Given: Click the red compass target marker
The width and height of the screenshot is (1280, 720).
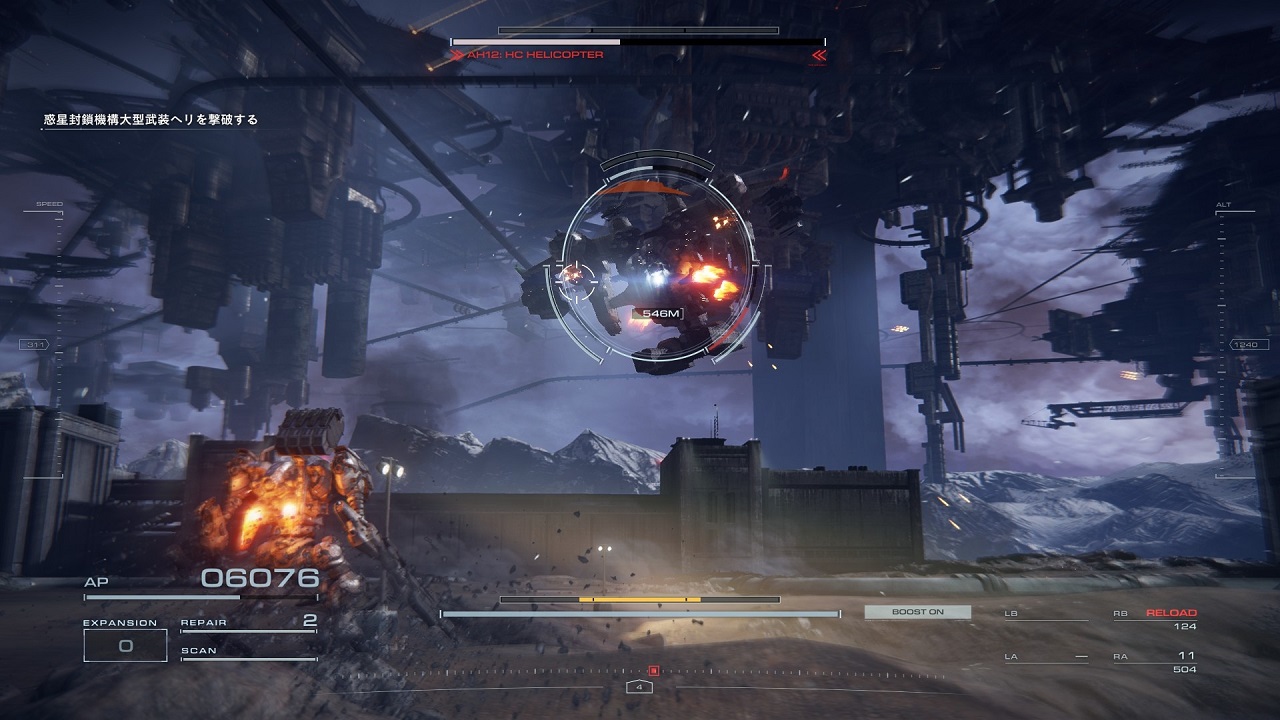Looking at the screenshot, I should (654, 671).
